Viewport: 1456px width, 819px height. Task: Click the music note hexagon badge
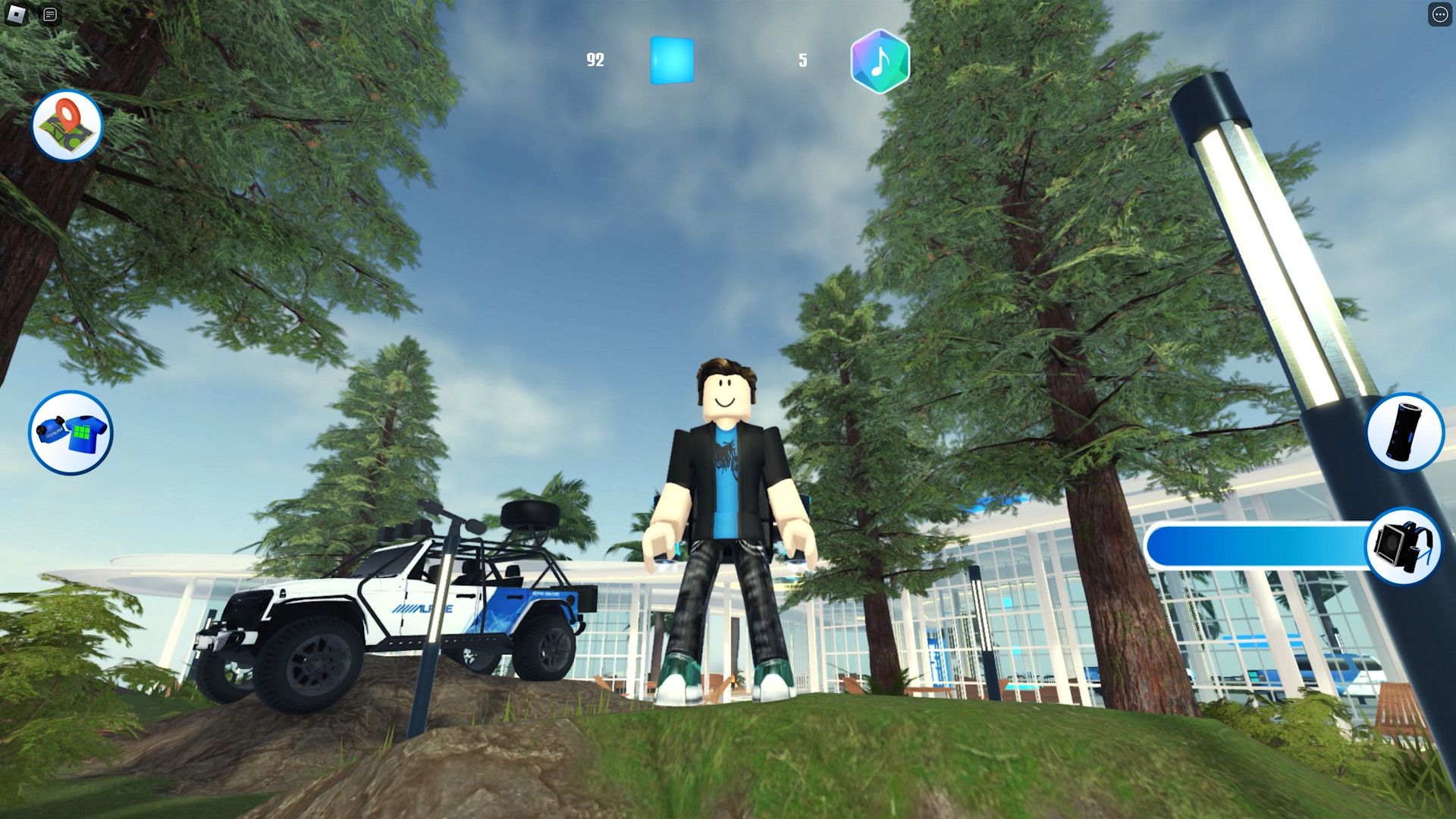pyautogui.click(x=880, y=61)
